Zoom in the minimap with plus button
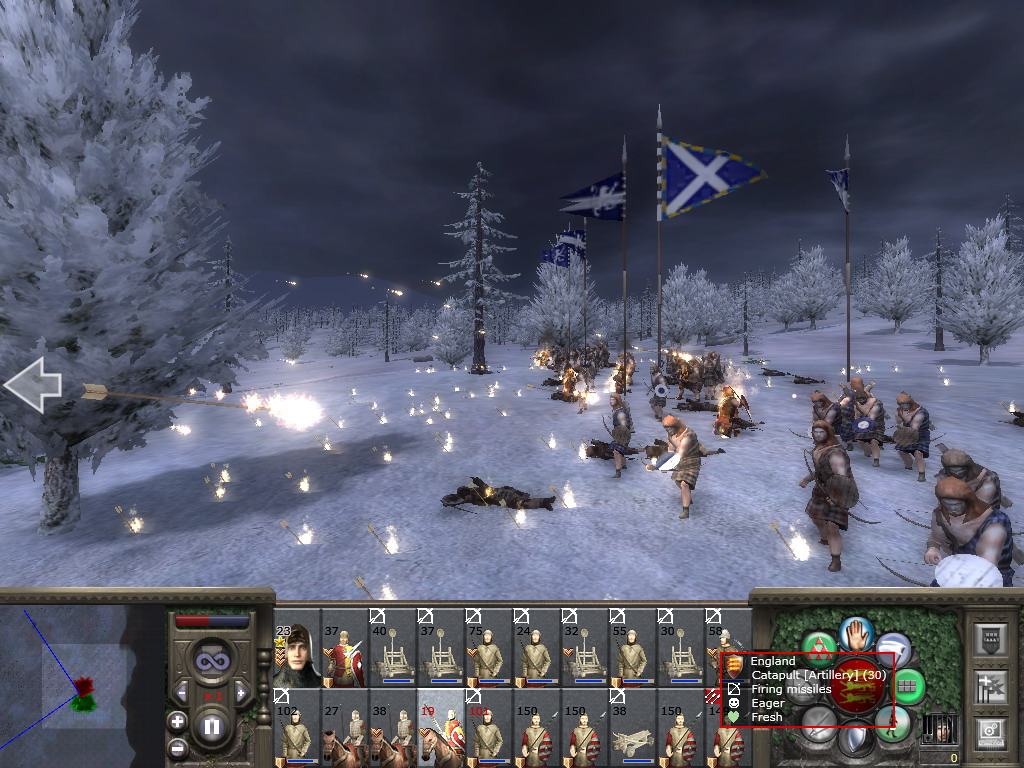Viewport: 1024px width, 768px height. point(178,721)
